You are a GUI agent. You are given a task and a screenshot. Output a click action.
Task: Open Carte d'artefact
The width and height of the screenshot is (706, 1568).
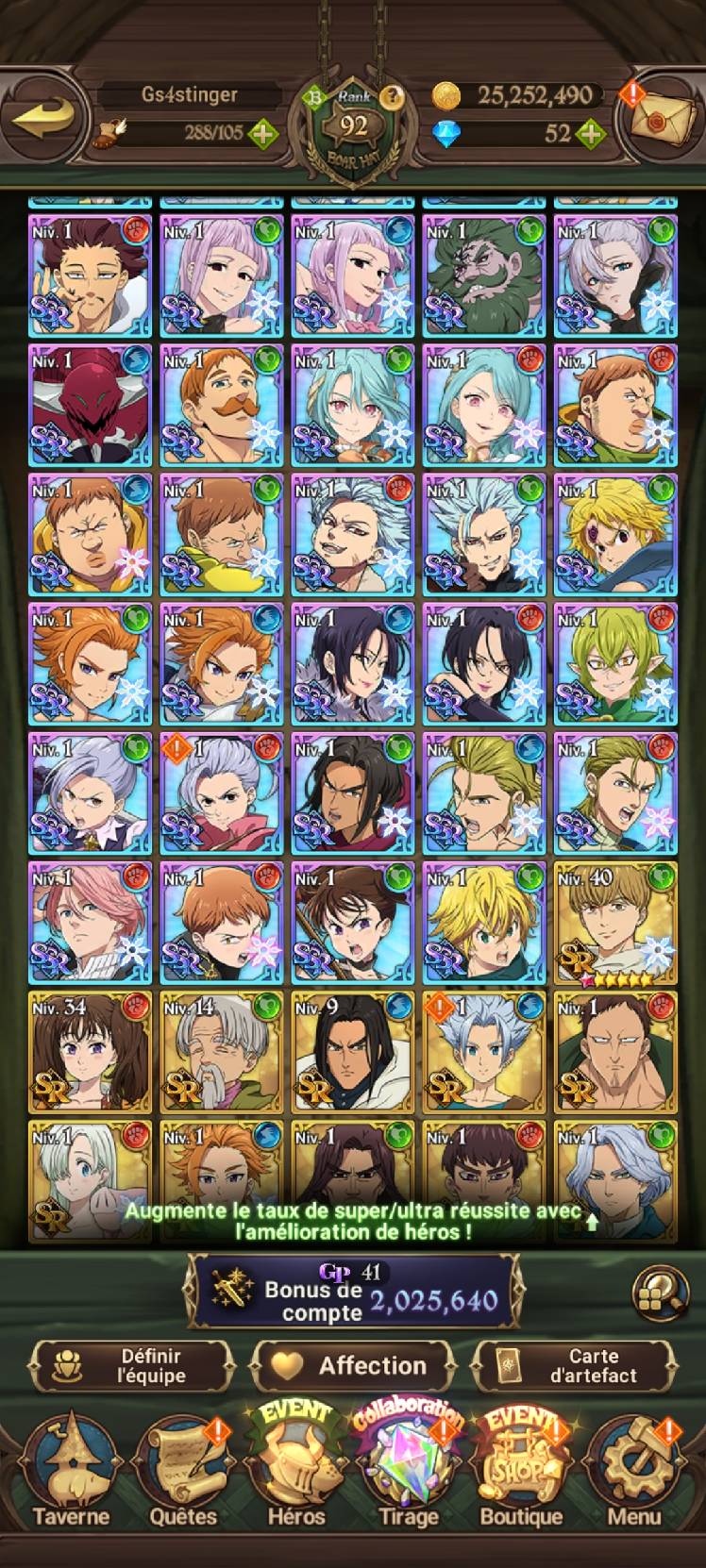(x=574, y=1365)
